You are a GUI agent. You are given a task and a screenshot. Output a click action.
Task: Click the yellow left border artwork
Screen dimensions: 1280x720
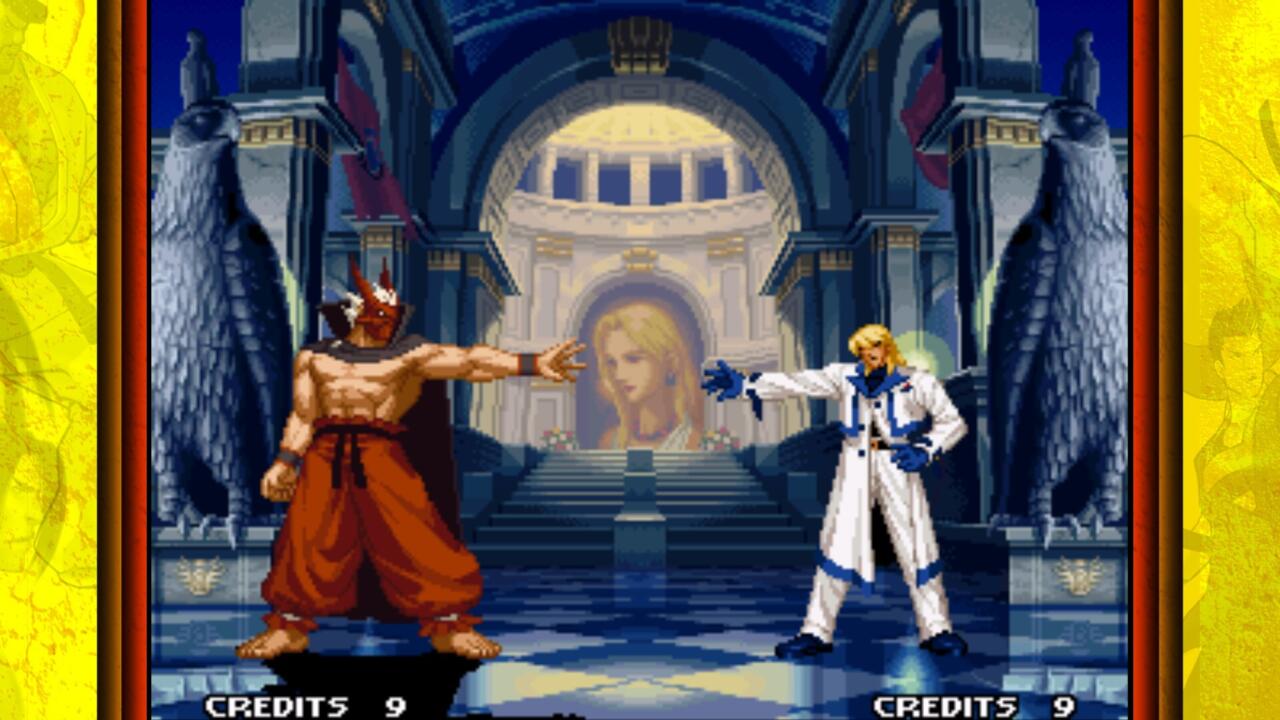click(x=50, y=360)
